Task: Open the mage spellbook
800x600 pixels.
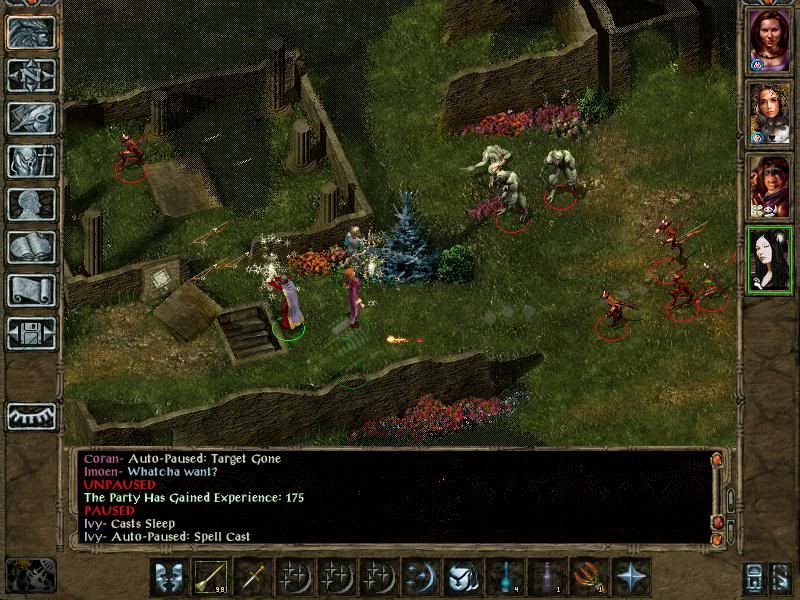Action: pos(31,247)
